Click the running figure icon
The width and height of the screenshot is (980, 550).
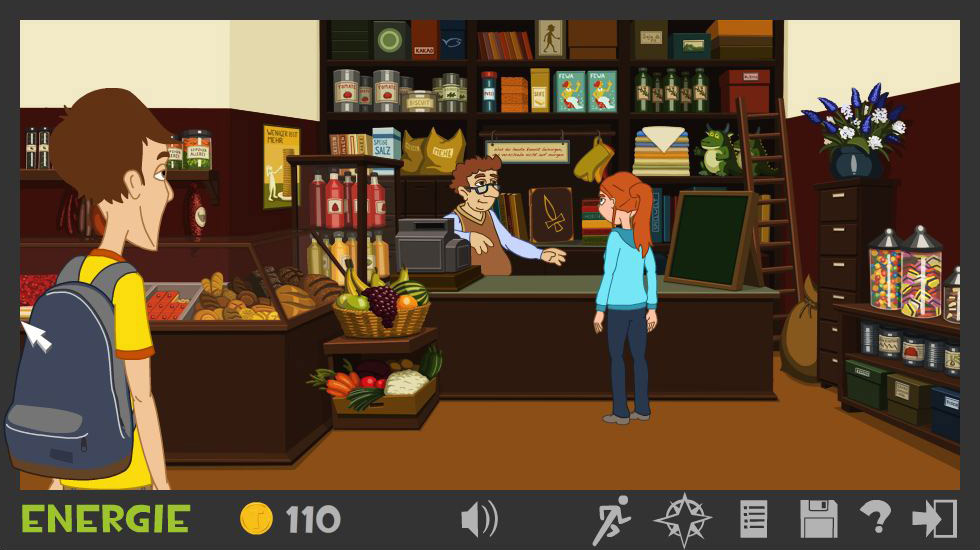611,519
